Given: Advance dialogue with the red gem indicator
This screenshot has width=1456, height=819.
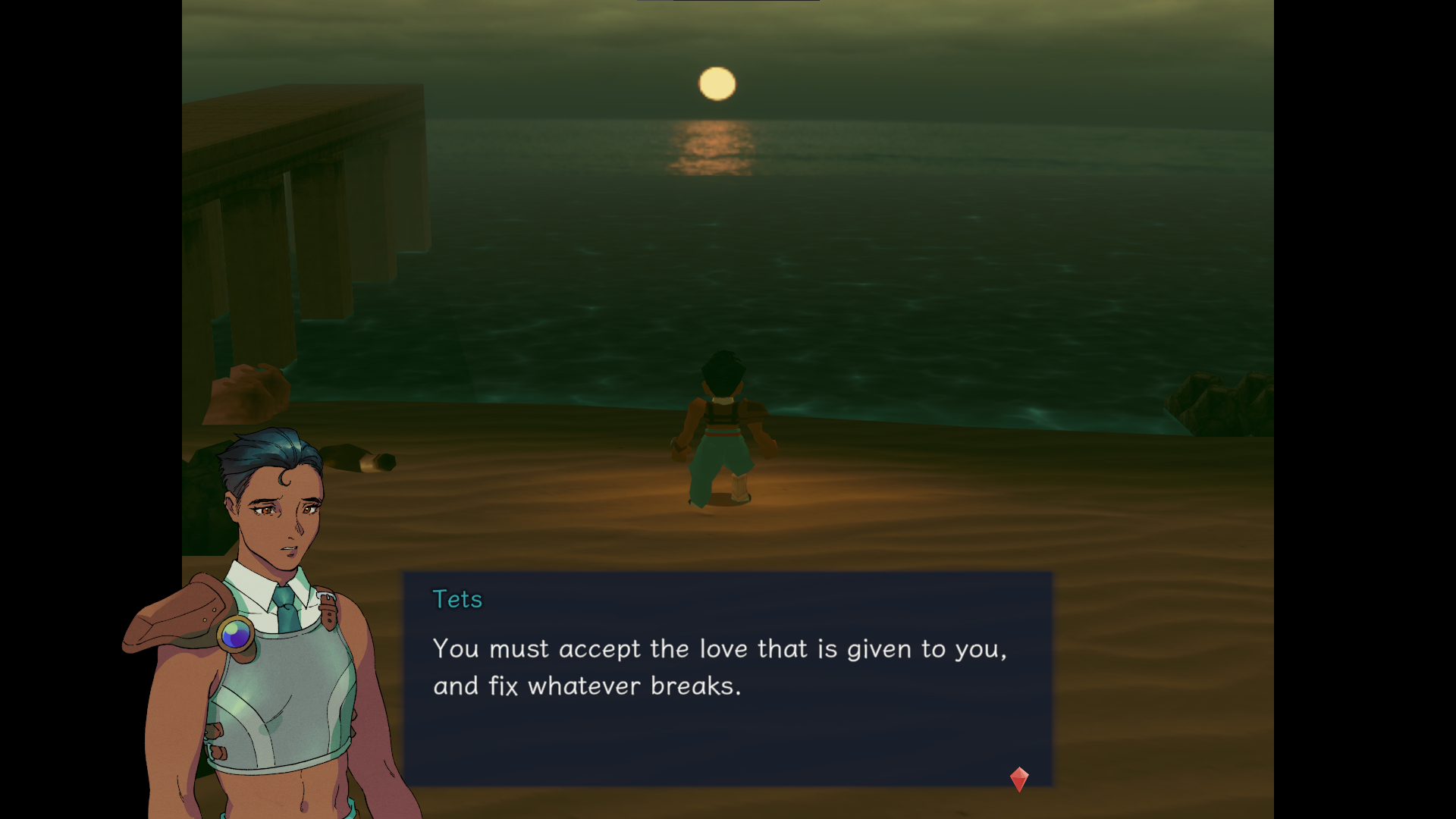Looking at the screenshot, I should [1019, 779].
